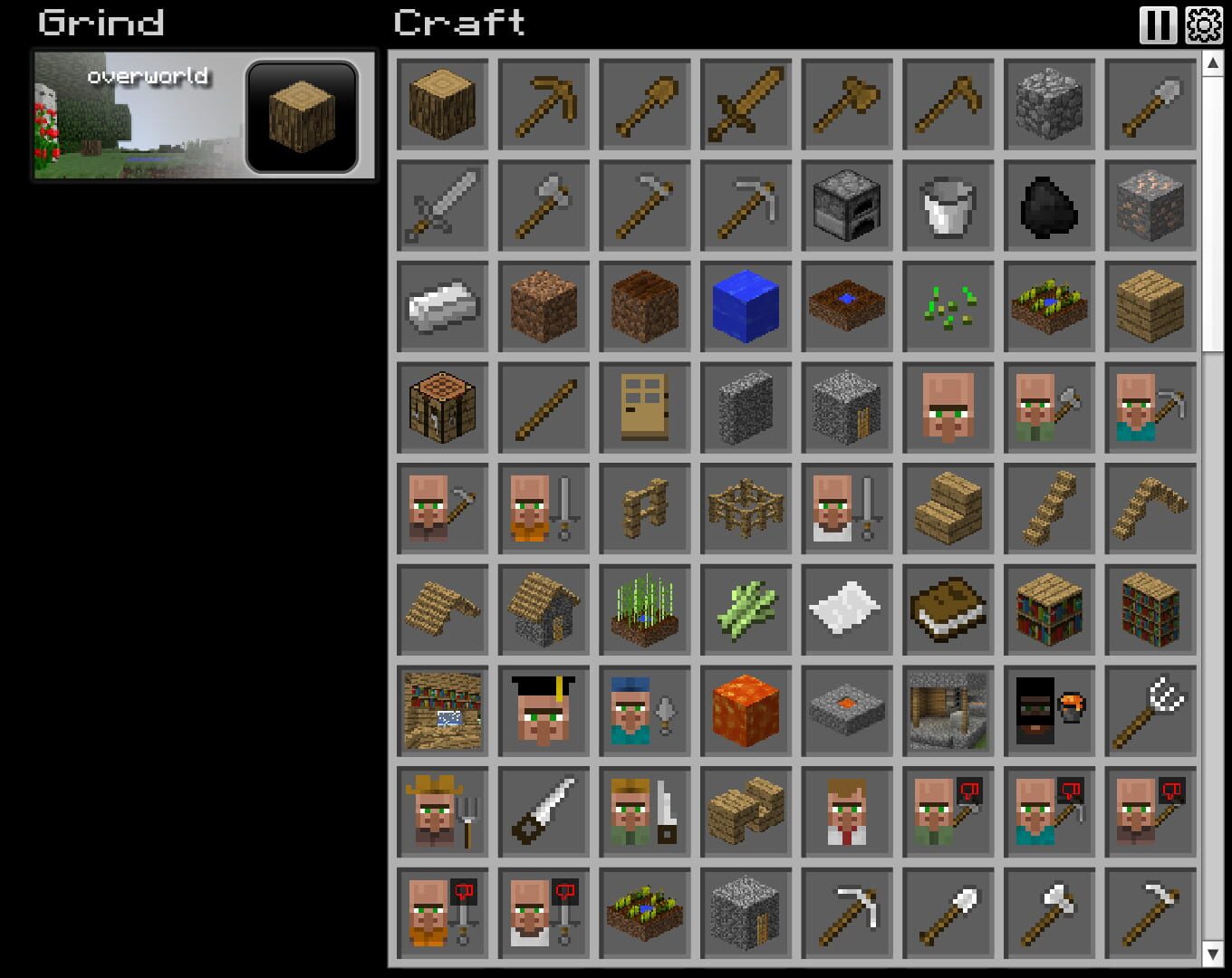Craft wooden stairs
The width and height of the screenshot is (1232, 978).
pyautogui.click(x=948, y=508)
